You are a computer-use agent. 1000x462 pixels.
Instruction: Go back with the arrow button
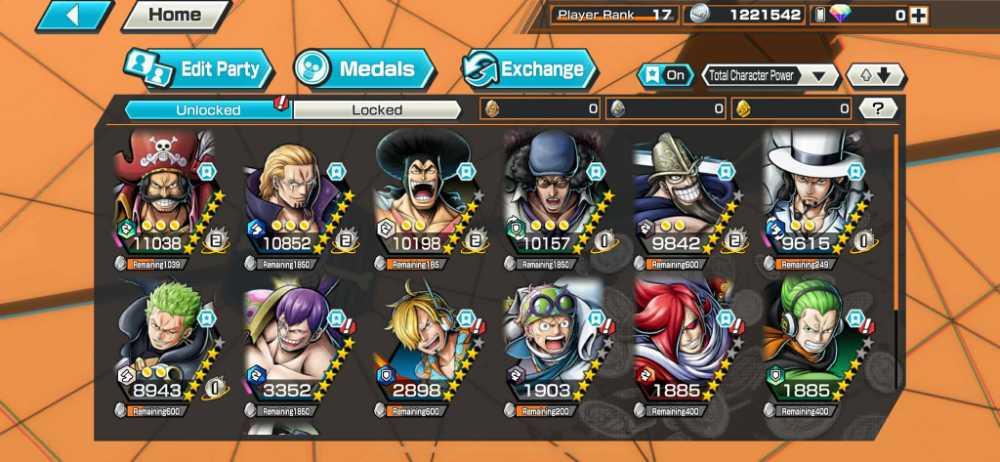click(x=75, y=15)
